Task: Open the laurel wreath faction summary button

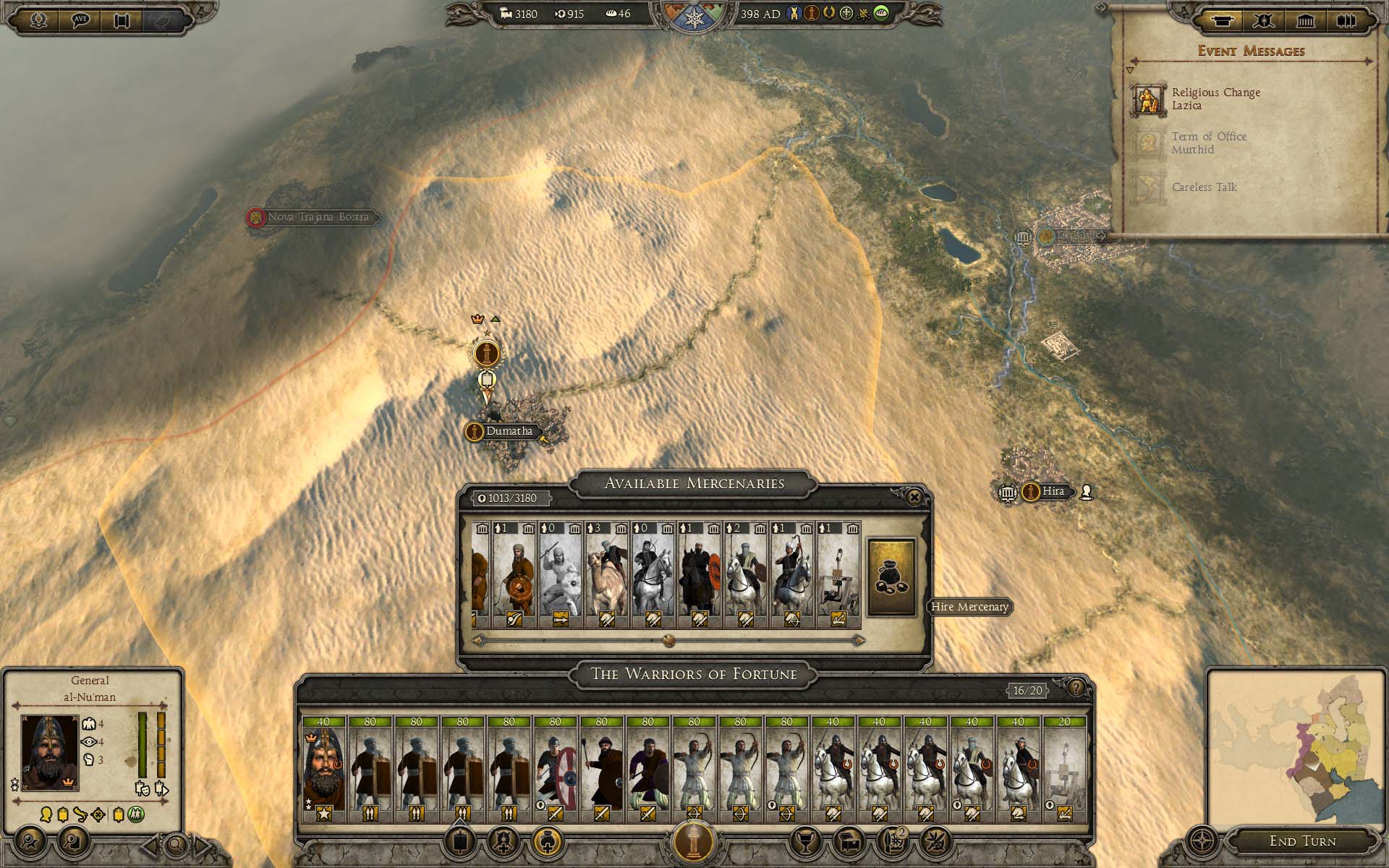Action: click(38, 20)
